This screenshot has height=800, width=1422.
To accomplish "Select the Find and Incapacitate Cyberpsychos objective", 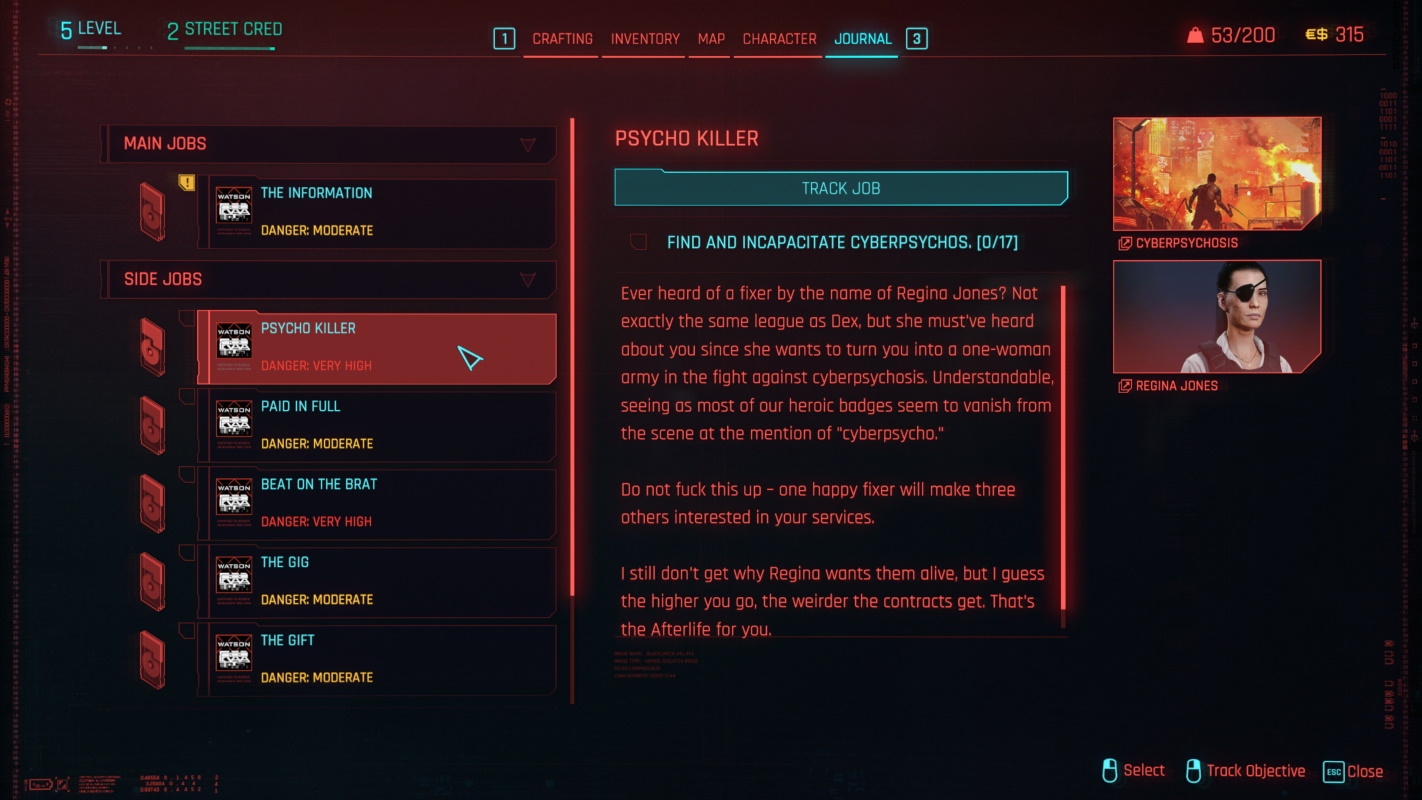I will 842,243.
